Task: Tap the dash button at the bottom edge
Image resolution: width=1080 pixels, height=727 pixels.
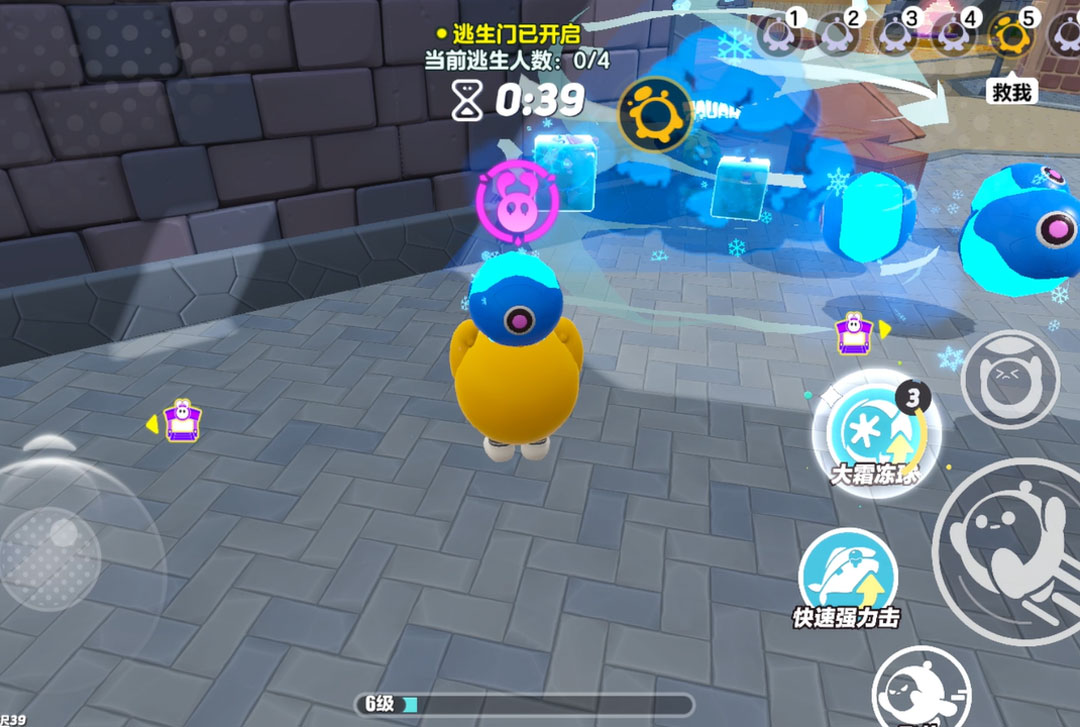Action: tap(916, 691)
